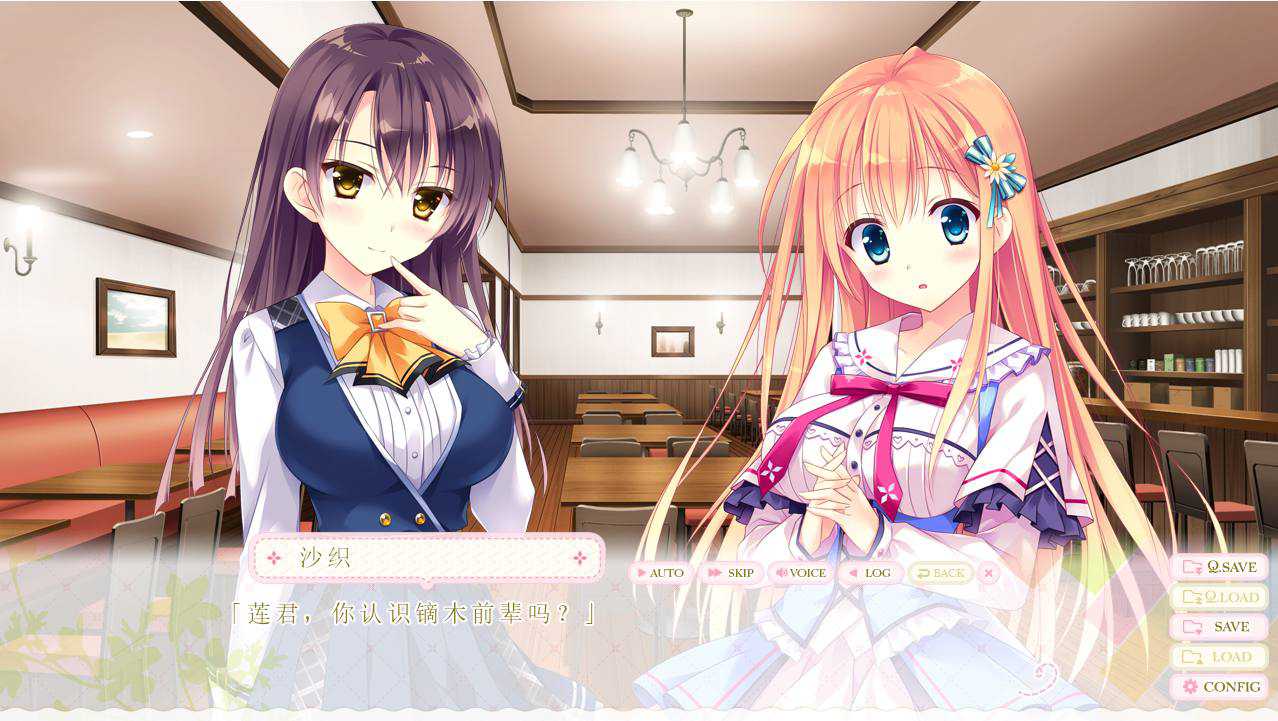Open the LOAD menu
The height and width of the screenshot is (721, 1278).
pyautogui.click(x=1219, y=657)
